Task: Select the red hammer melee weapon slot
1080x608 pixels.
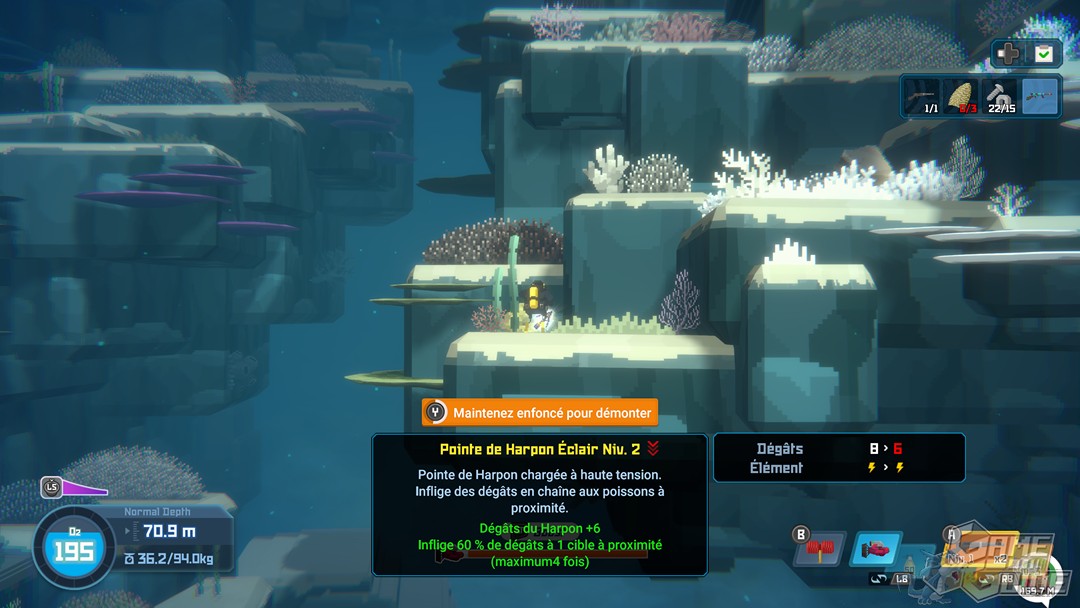Action: (820, 550)
